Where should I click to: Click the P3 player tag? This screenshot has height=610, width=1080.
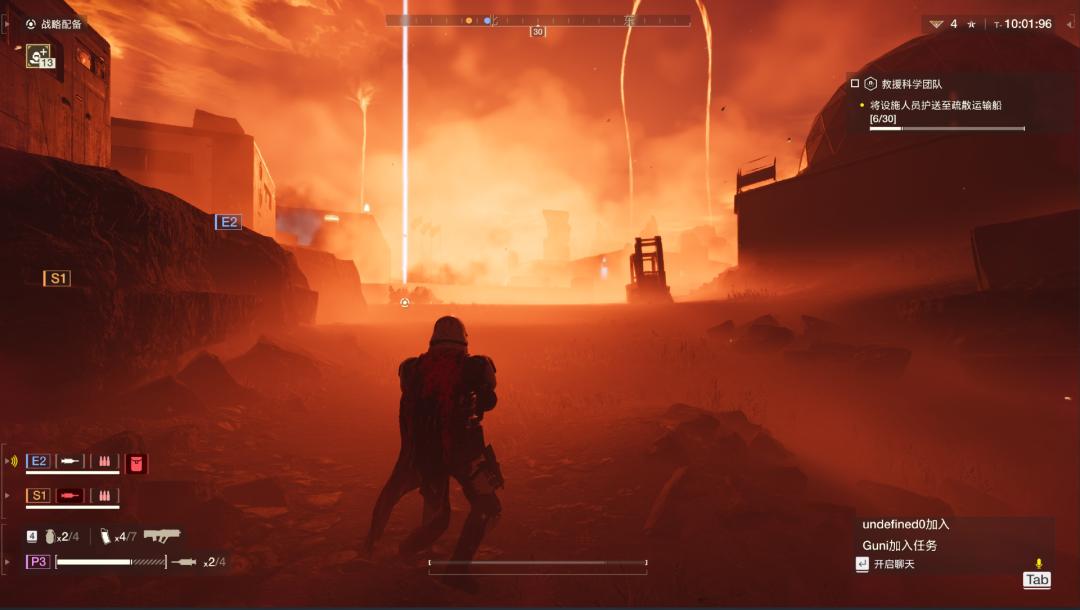pos(38,562)
